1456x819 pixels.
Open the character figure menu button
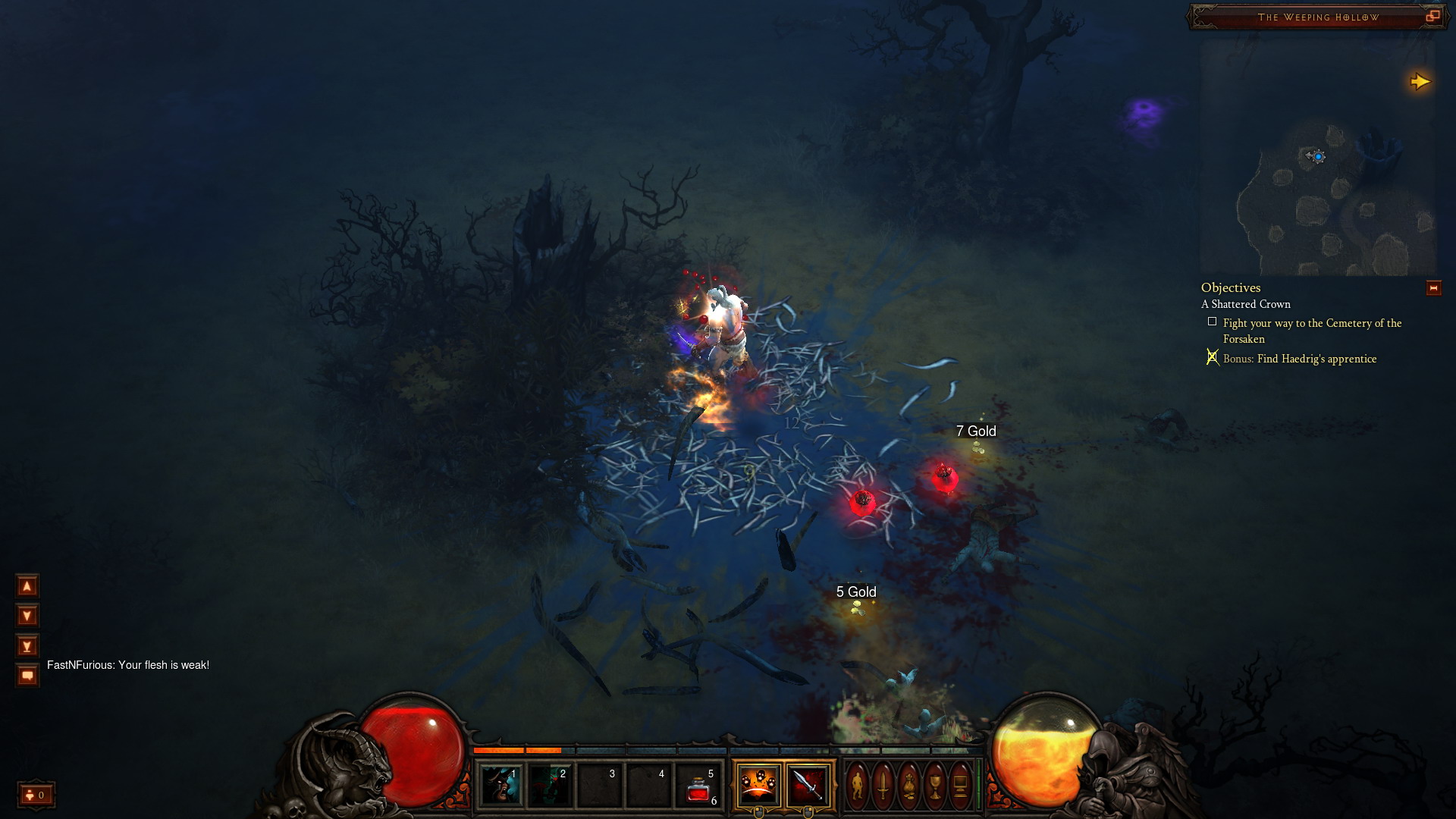pos(858,785)
